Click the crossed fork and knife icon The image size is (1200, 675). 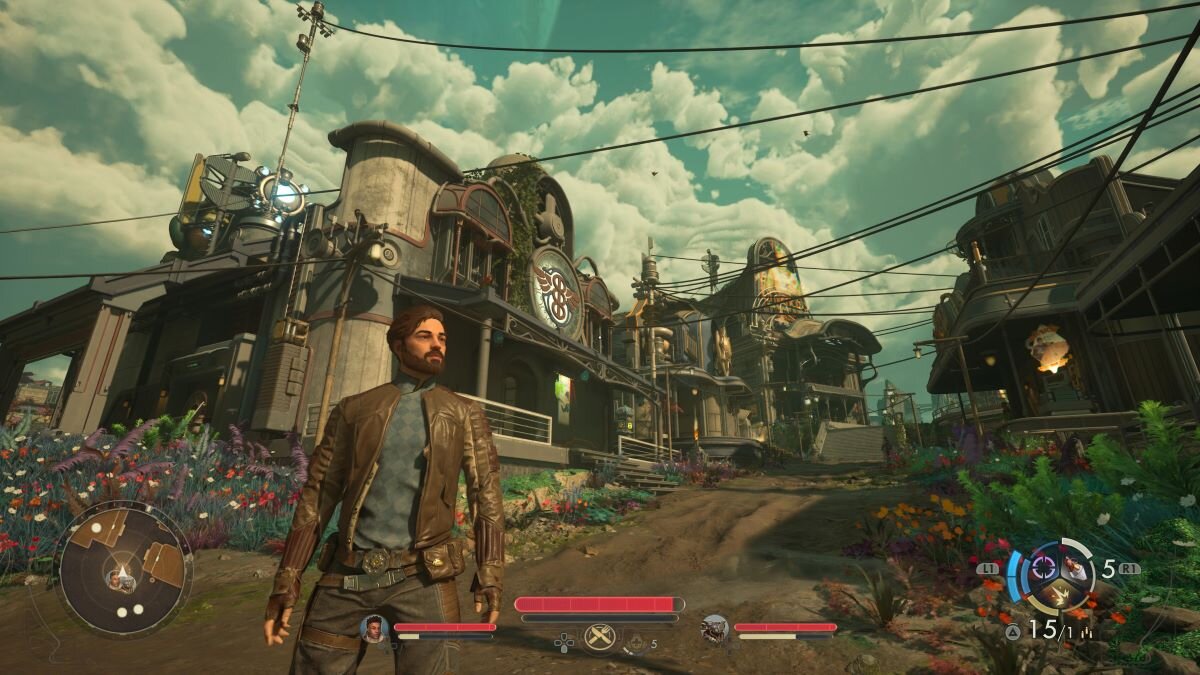click(x=599, y=637)
